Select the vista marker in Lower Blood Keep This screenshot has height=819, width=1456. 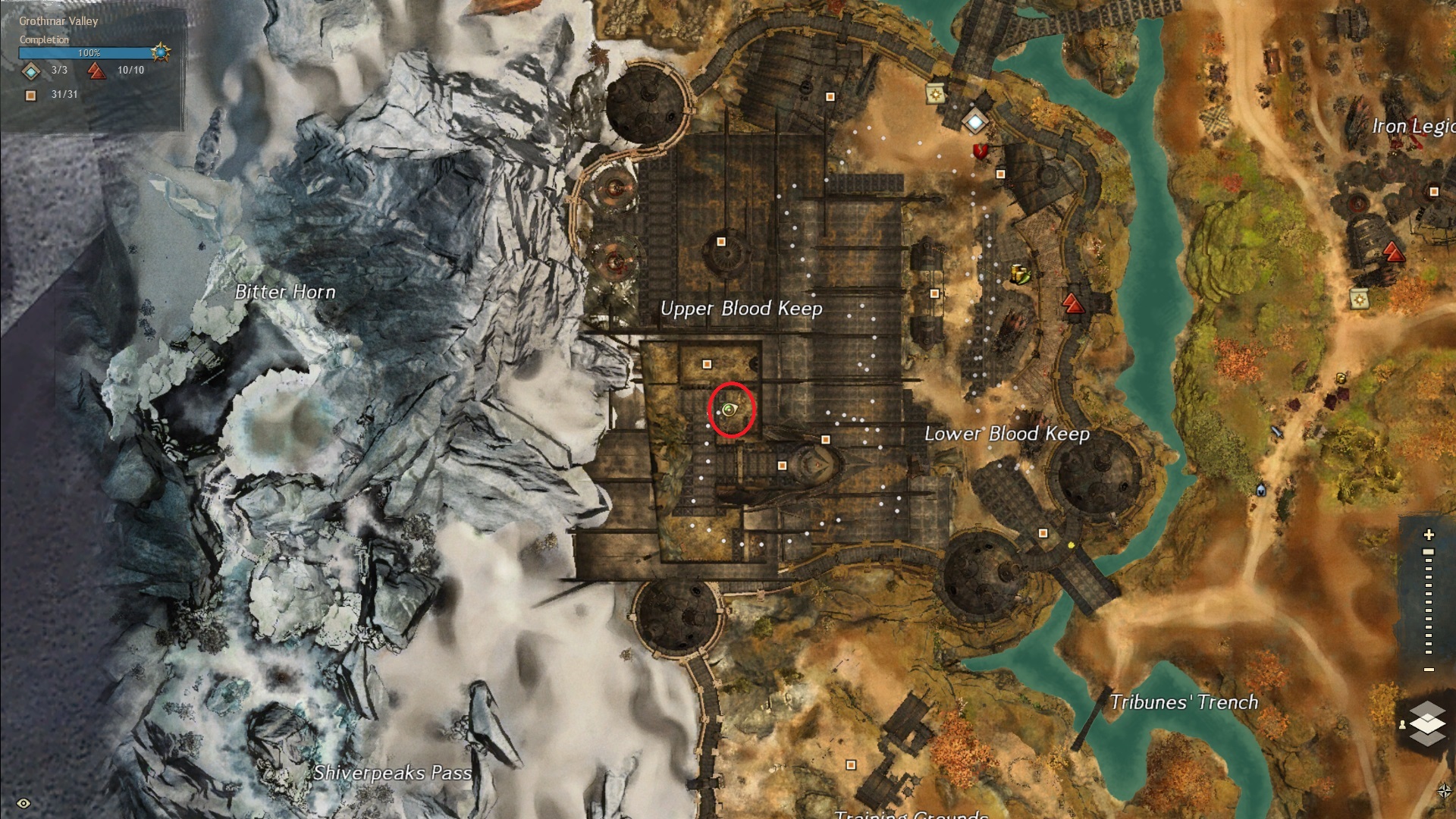tap(1072, 304)
